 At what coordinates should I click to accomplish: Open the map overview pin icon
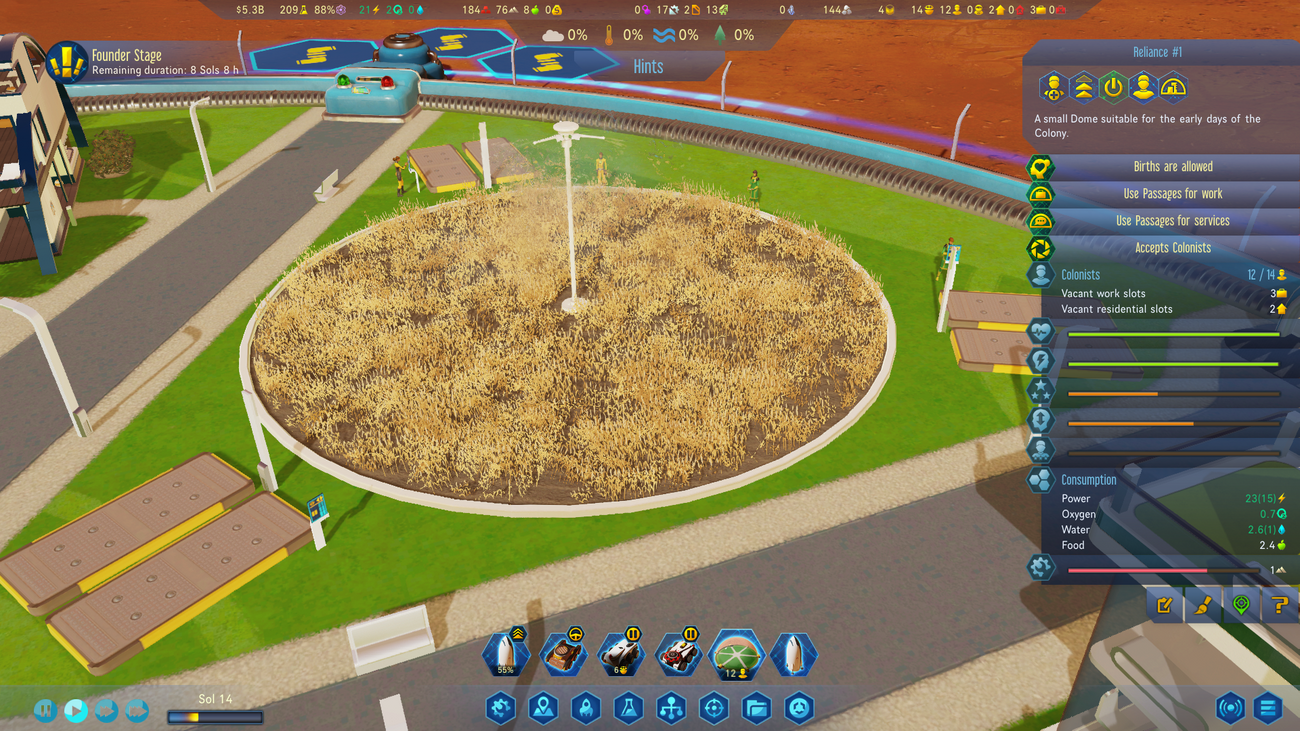(543, 709)
